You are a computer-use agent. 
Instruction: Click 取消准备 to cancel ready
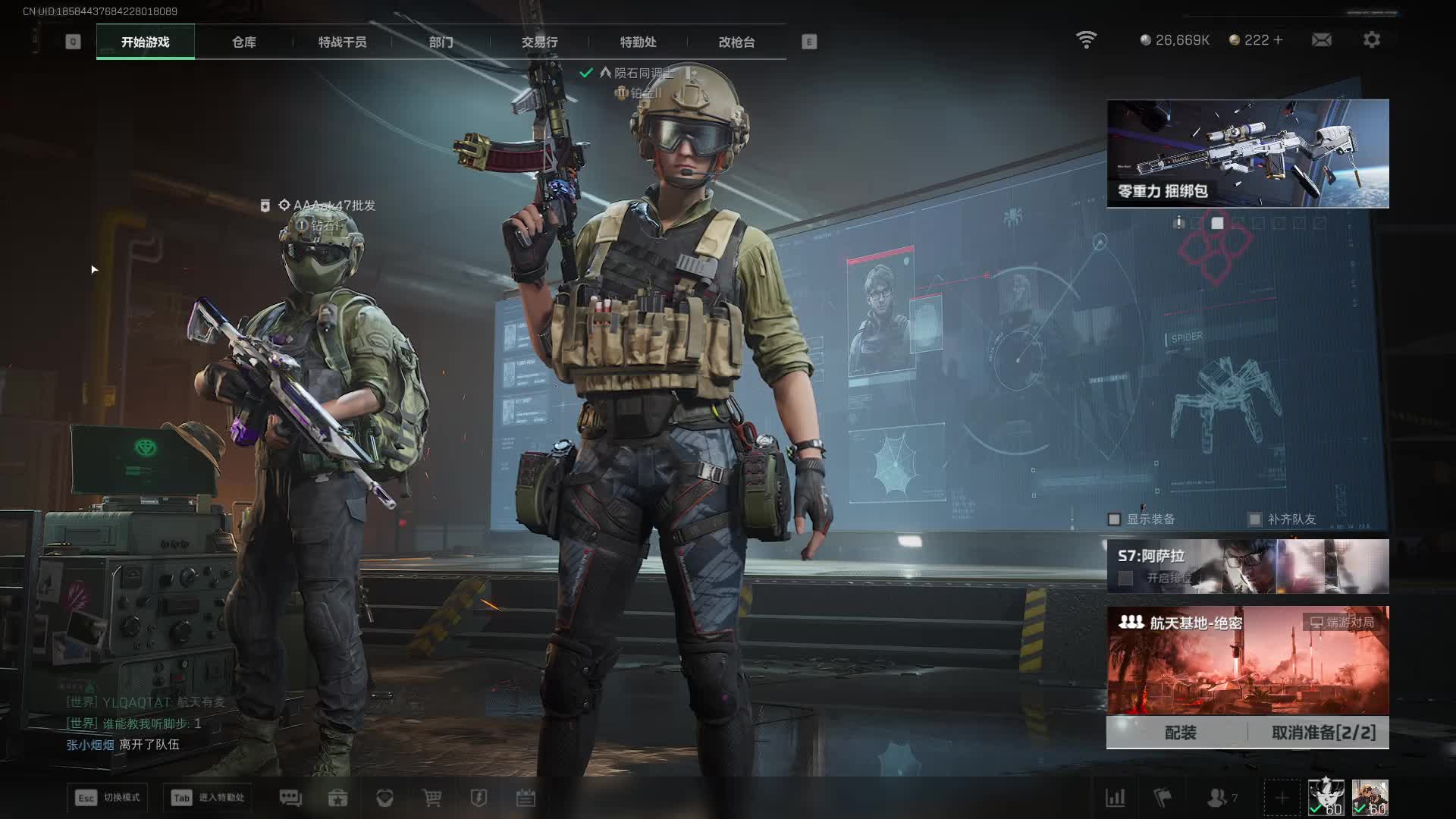[1323, 733]
